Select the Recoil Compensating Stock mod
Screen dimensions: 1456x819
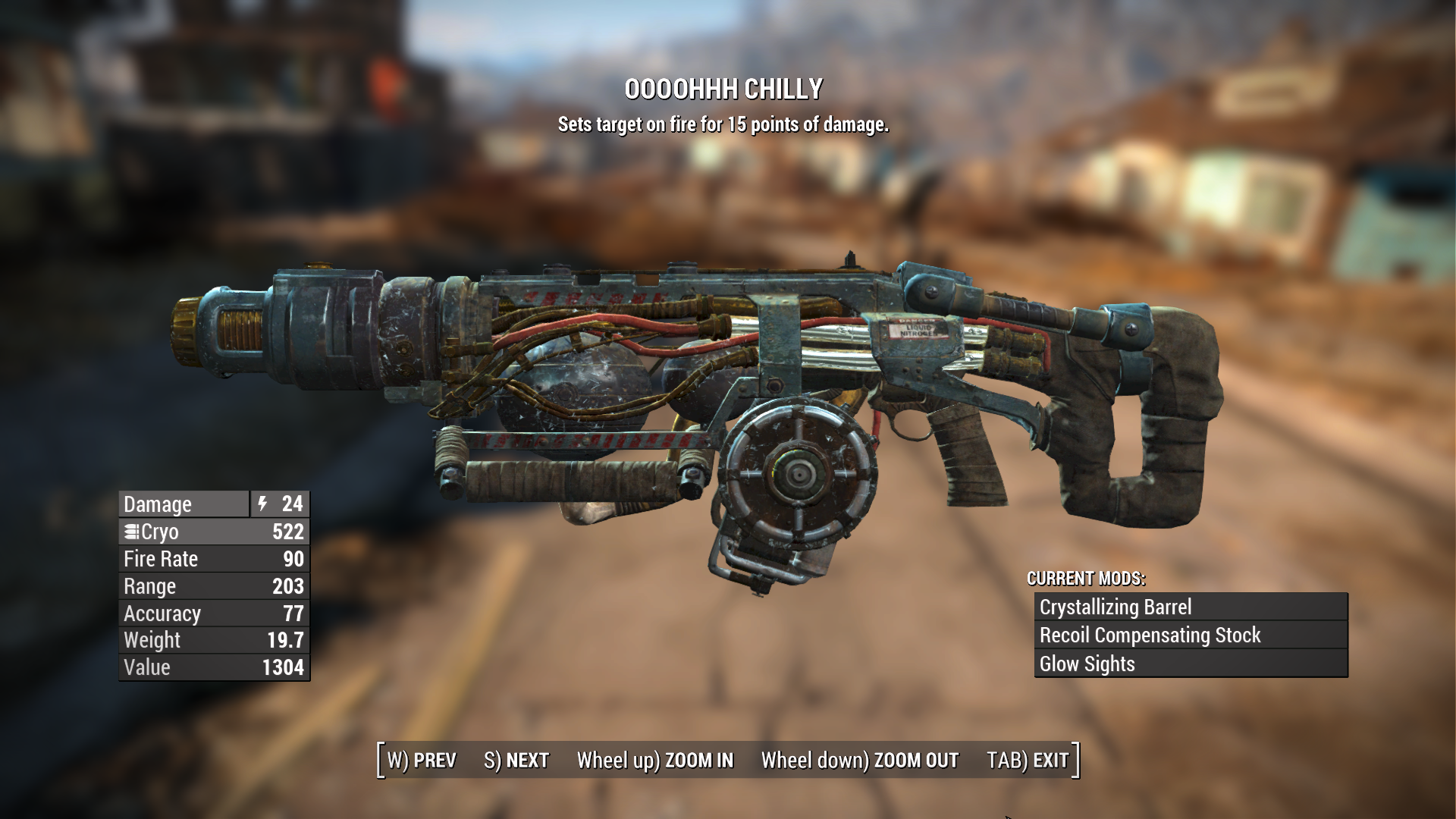click(1191, 635)
